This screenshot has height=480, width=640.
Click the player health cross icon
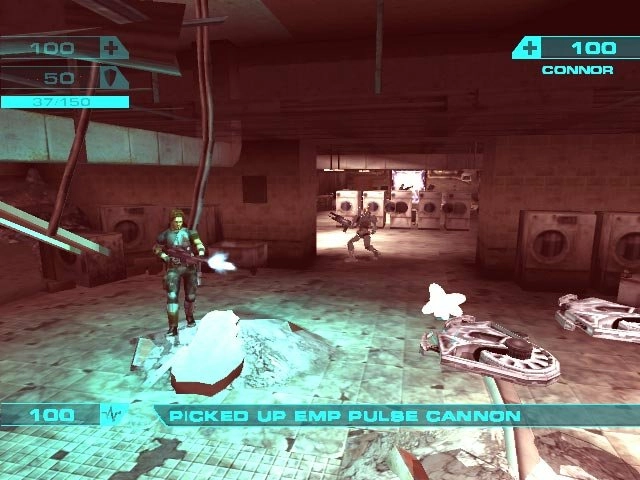pyautogui.click(x=109, y=47)
